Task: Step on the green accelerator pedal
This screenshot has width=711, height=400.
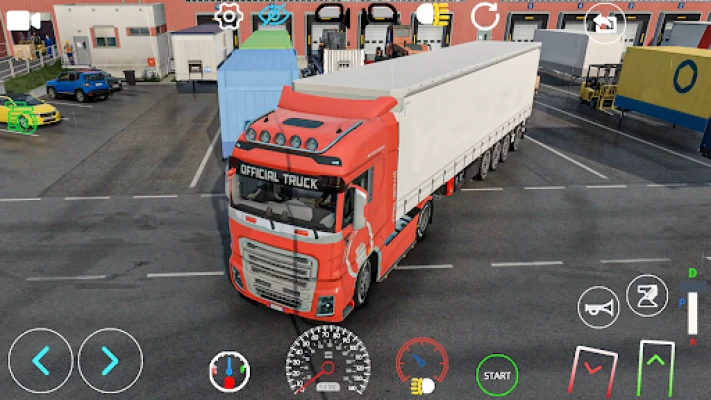Action: (x=656, y=368)
